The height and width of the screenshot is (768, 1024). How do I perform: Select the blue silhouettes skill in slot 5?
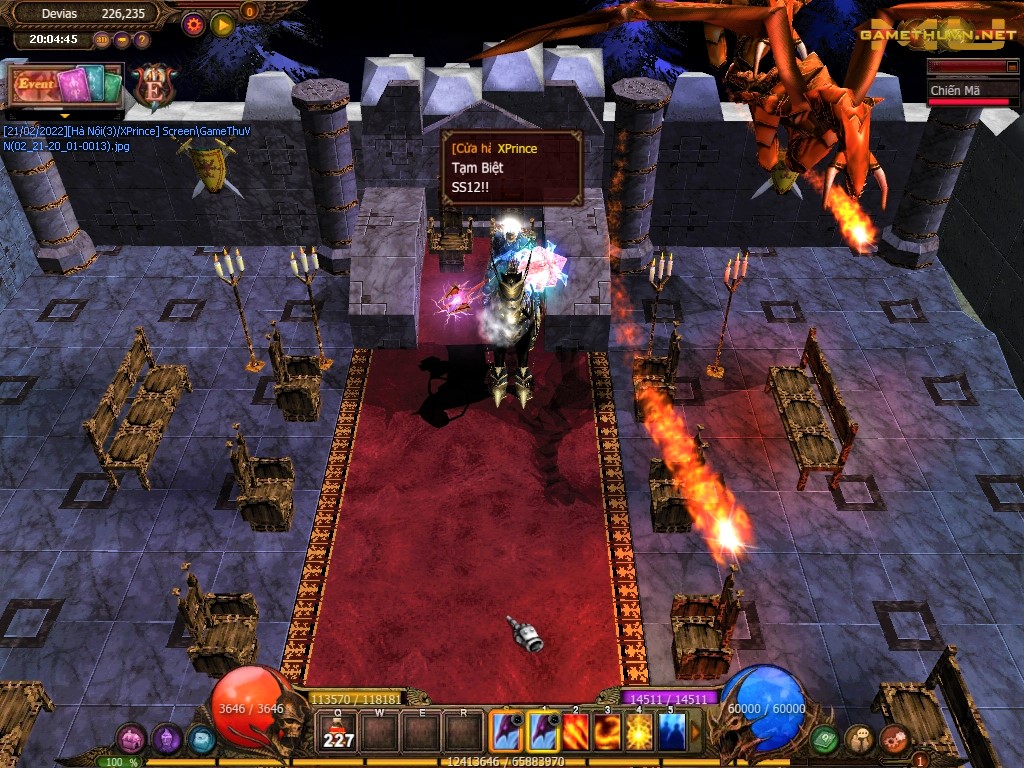(671, 733)
